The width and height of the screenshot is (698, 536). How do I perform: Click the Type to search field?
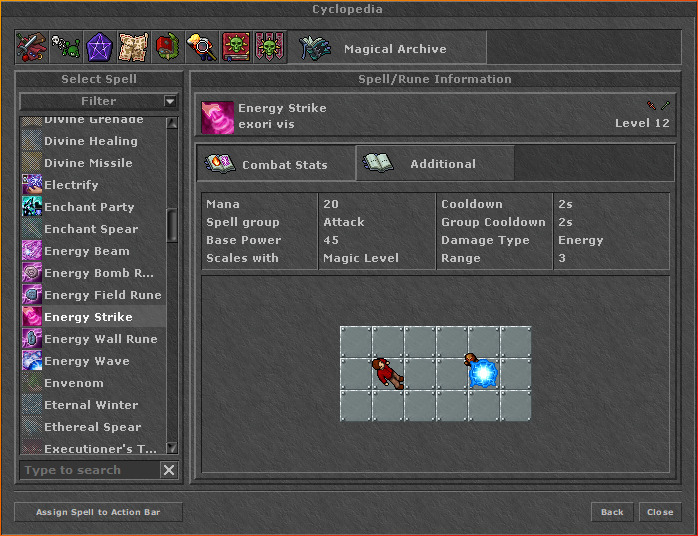click(x=88, y=470)
